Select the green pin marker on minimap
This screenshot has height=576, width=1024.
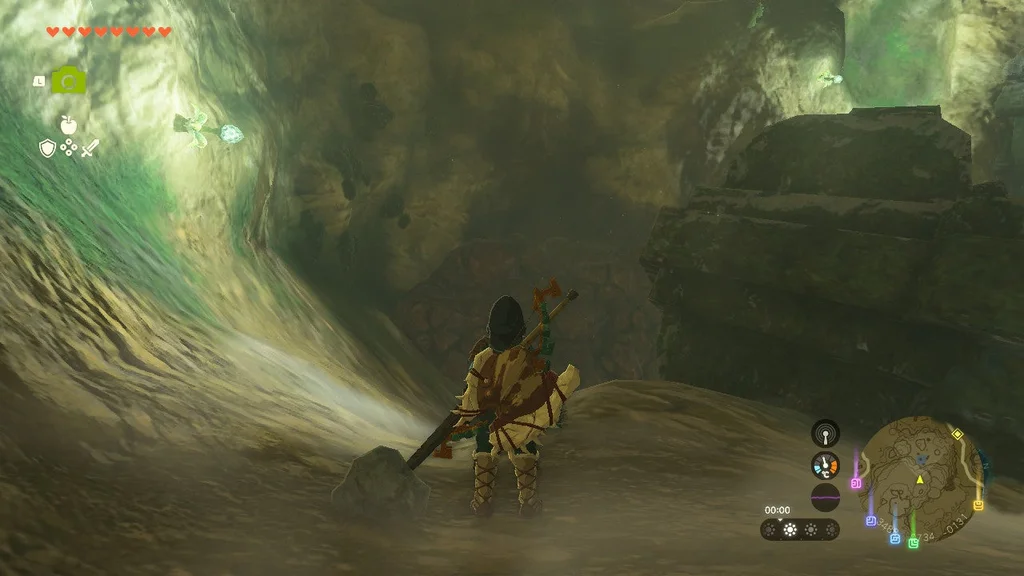[913, 543]
